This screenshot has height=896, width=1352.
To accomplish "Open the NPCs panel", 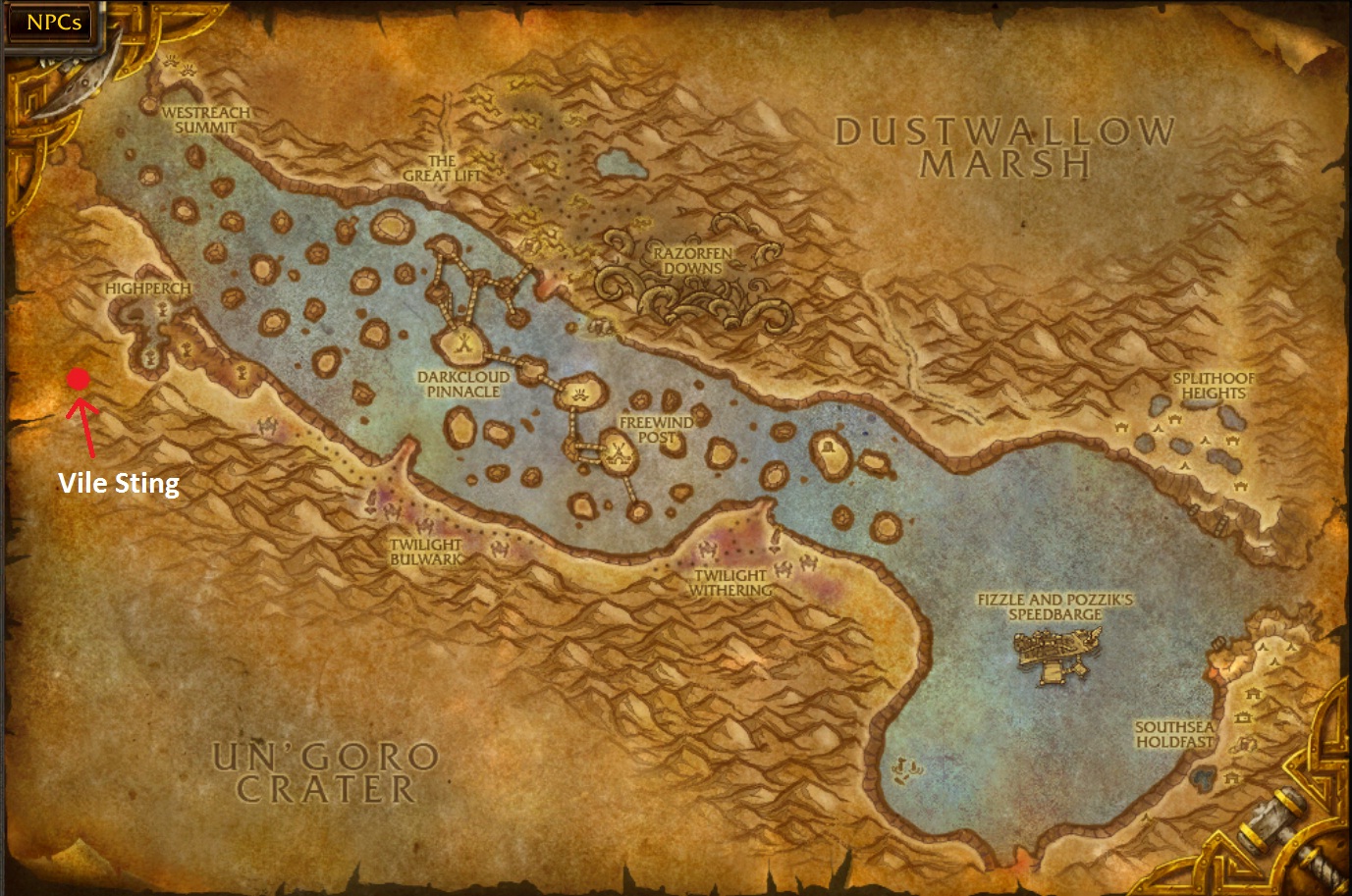I will point(52,23).
